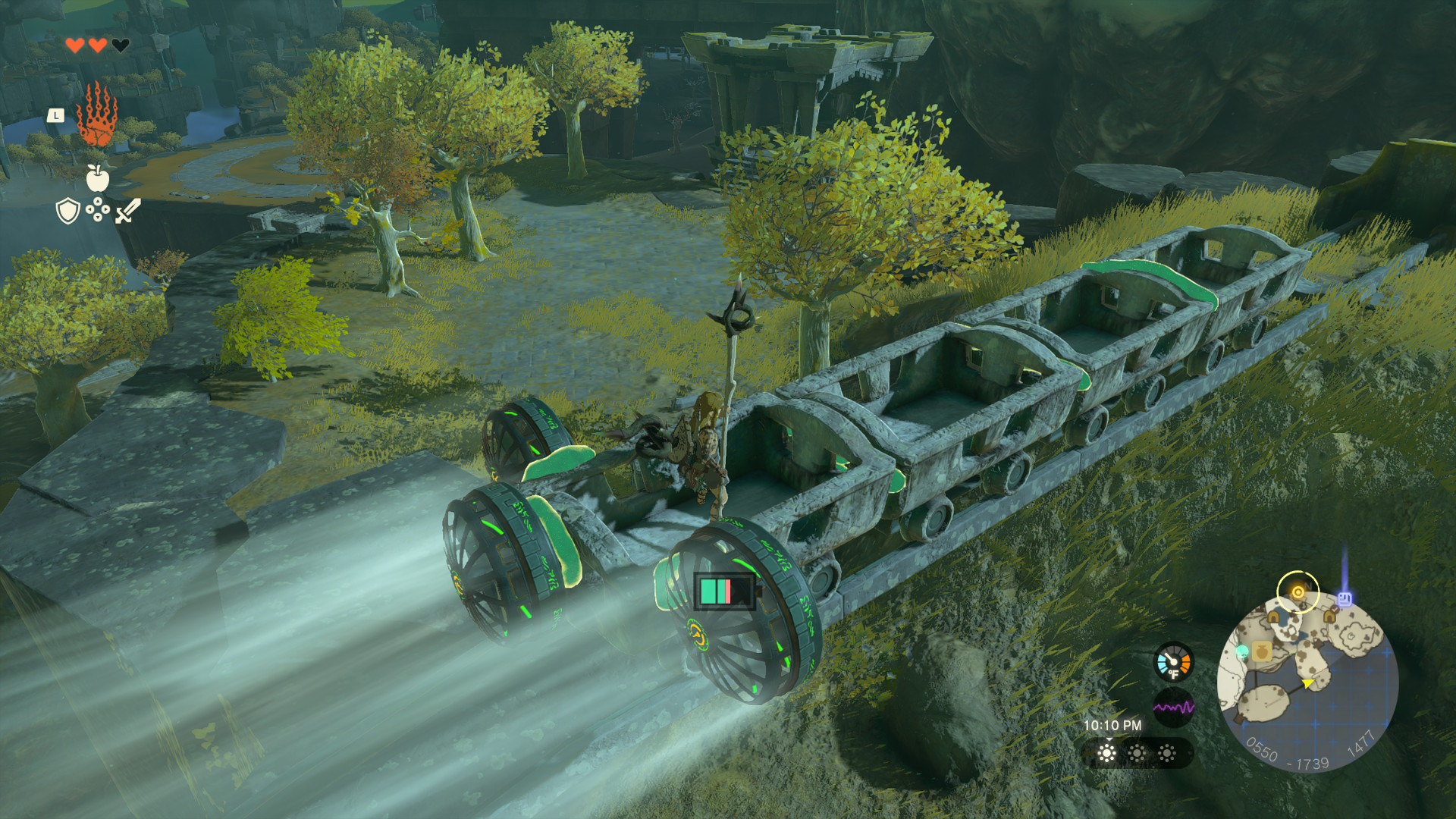The height and width of the screenshot is (819, 1456).
Task: Click the sunny weather forecast strip
Action: click(x=1137, y=753)
